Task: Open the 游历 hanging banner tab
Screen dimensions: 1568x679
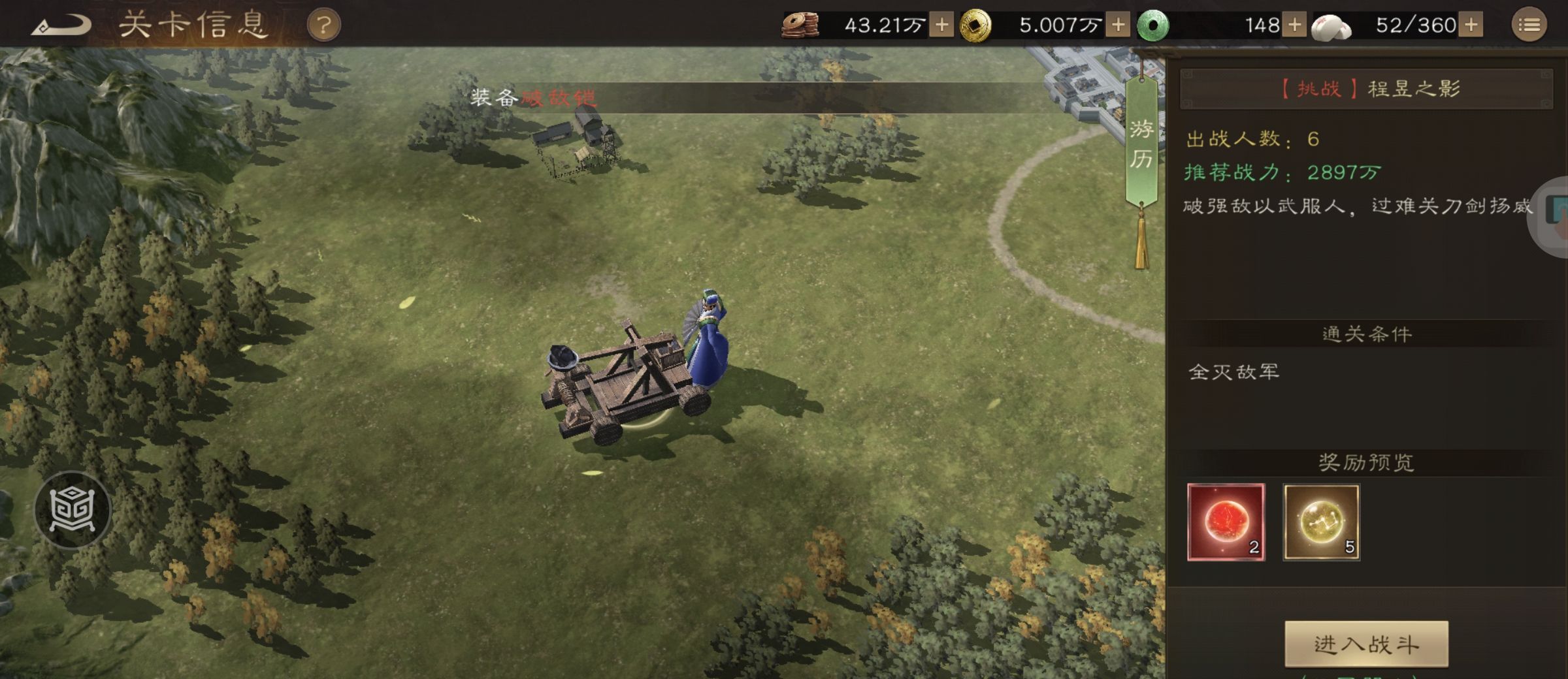Action: click(x=1141, y=144)
